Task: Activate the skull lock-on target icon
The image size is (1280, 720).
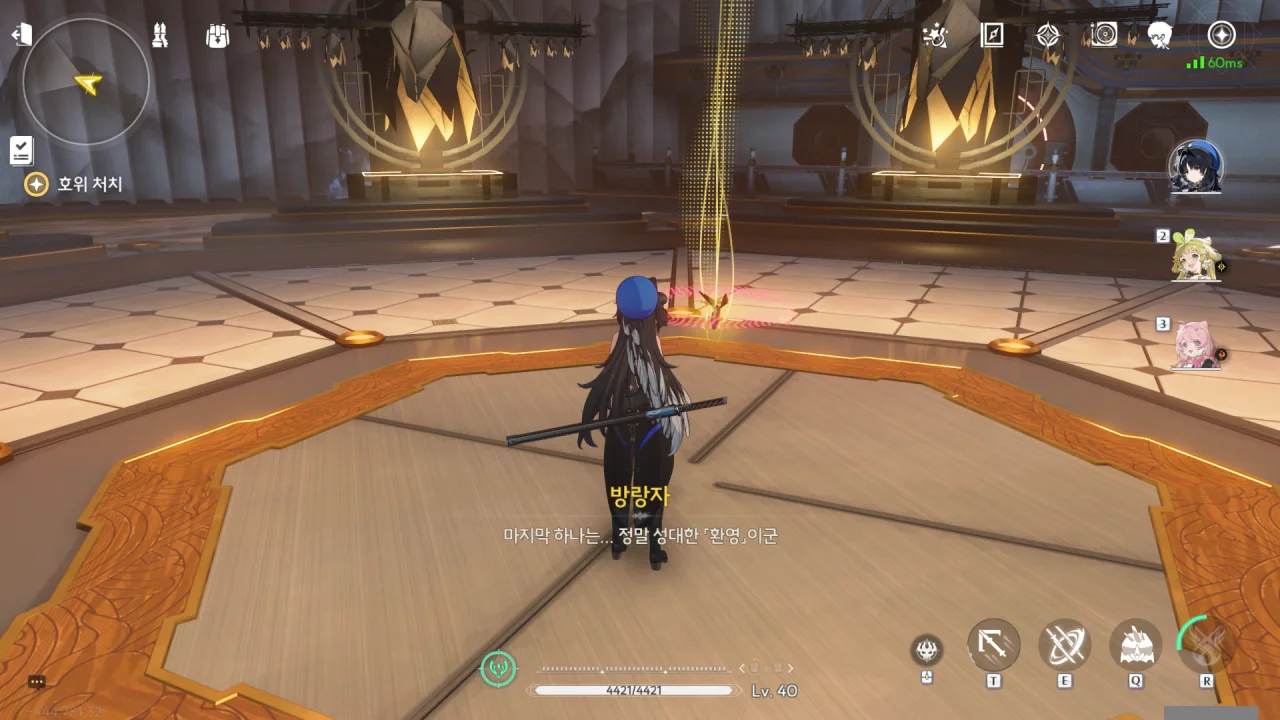Action: pos(927,651)
